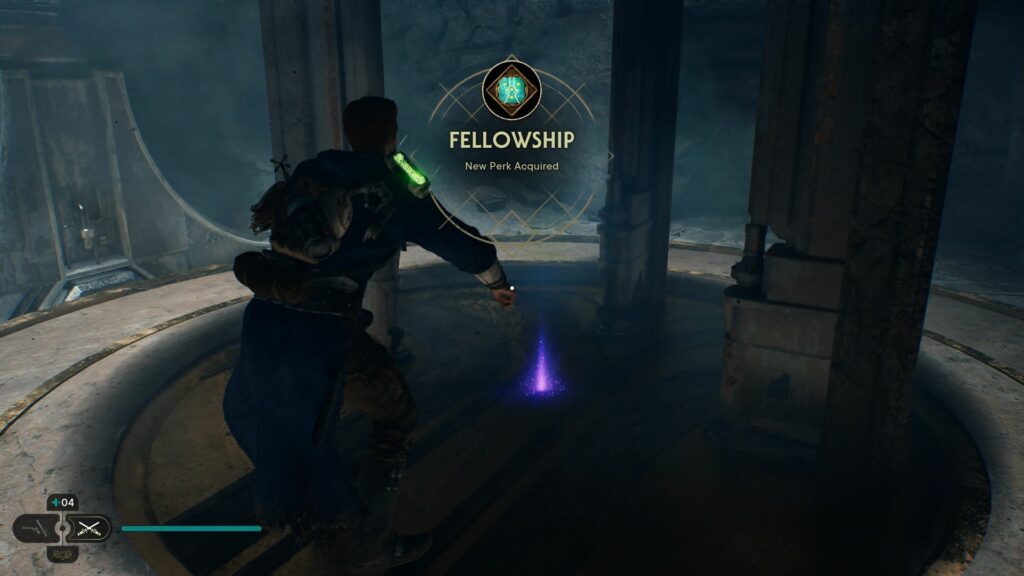Click the Fellowship perk emblem

(x=511, y=90)
